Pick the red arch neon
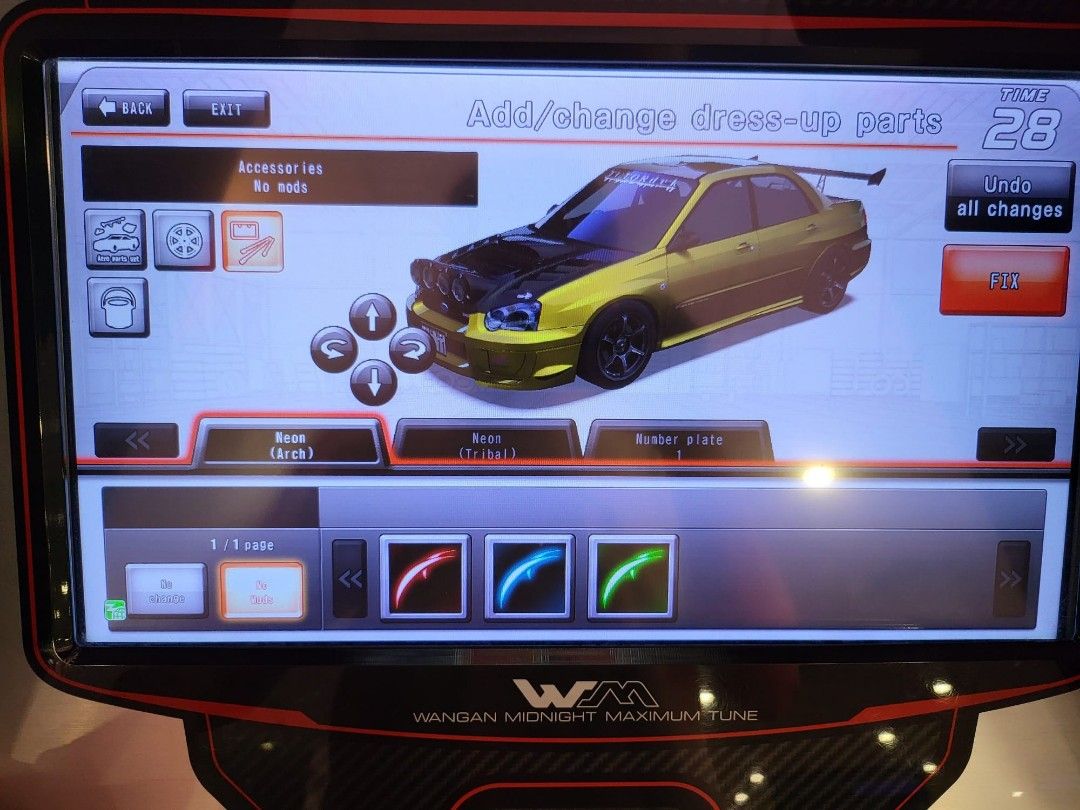 (x=425, y=577)
